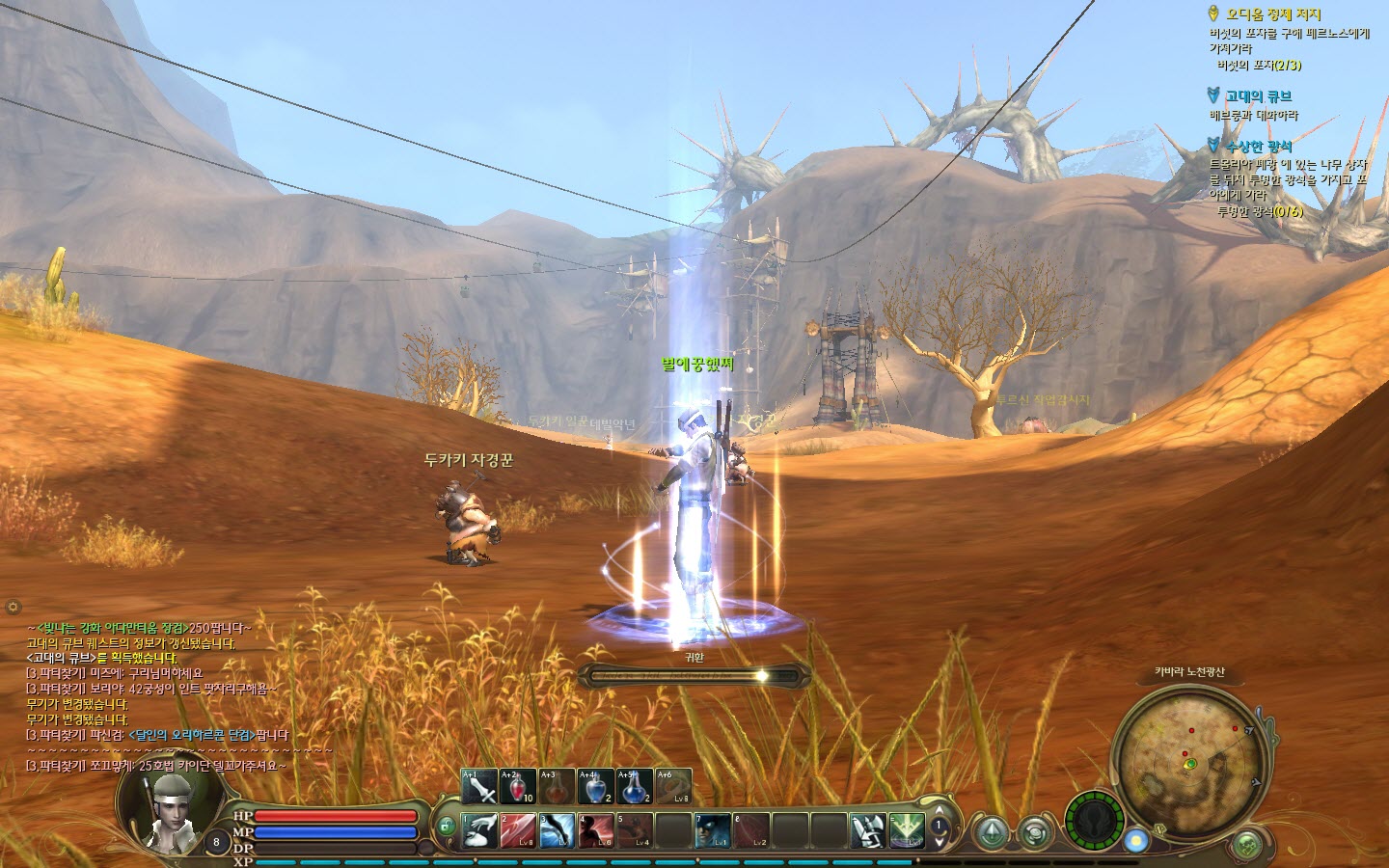Image resolution: width=1389 pixels, height=868 pixels.
Task: Click the sword attack slot on the upper hotbar
Action: click(479, 787)
